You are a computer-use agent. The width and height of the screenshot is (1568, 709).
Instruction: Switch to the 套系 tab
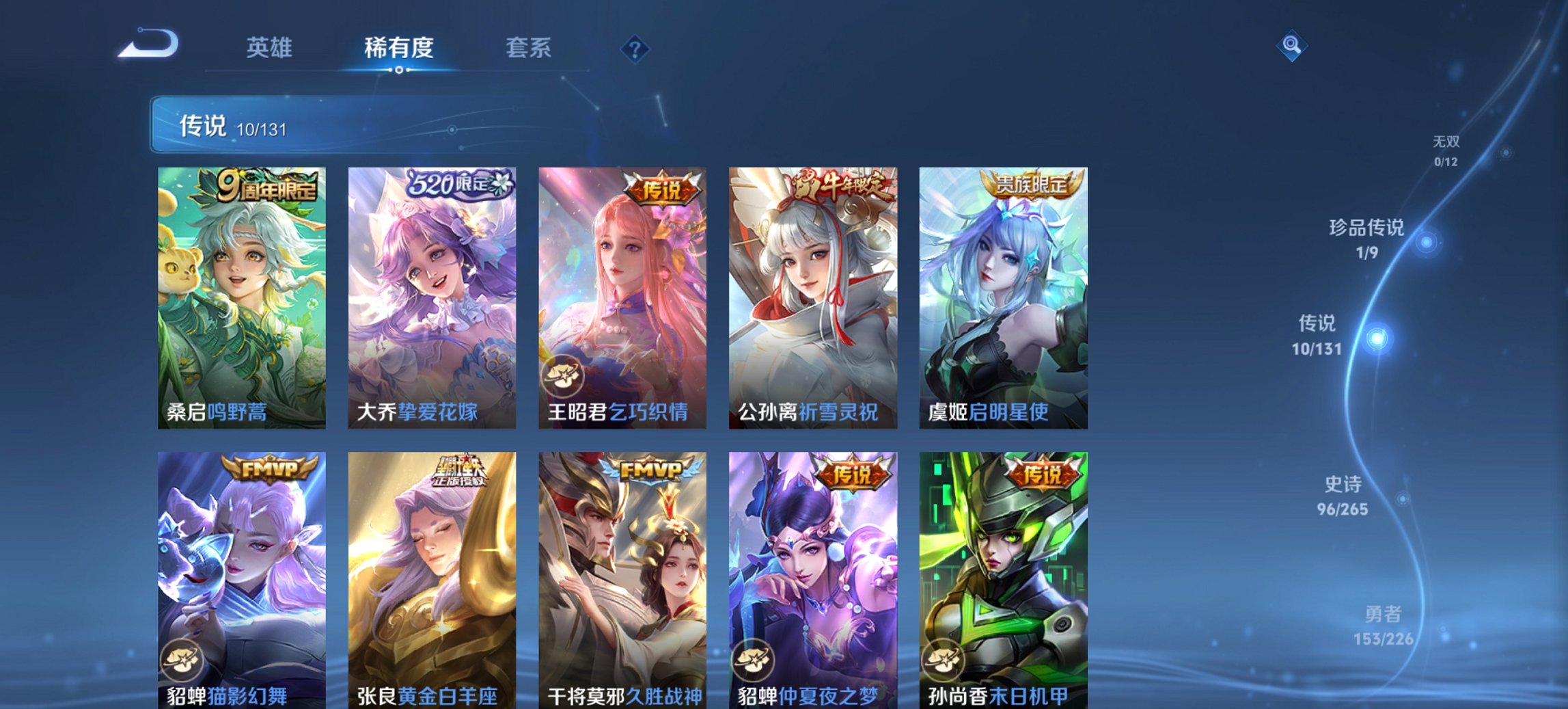pos(528,47)
